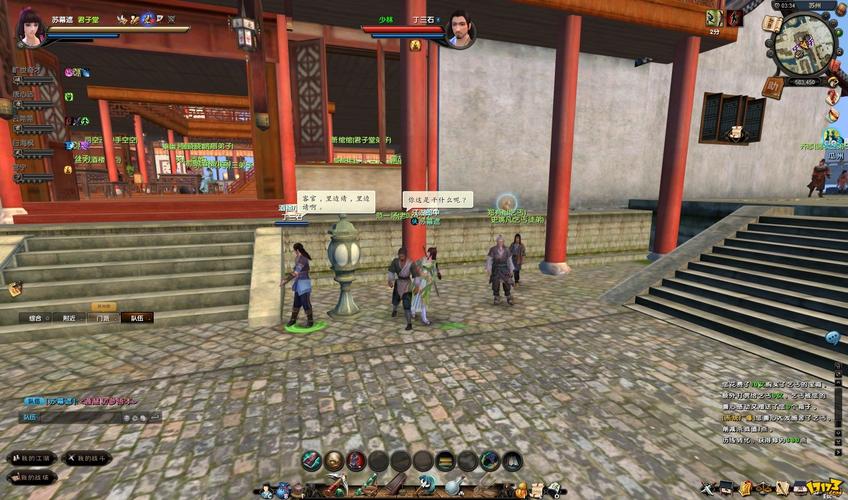Open the 门派 chat tab

pyautogui.click(x=103, y=318)
